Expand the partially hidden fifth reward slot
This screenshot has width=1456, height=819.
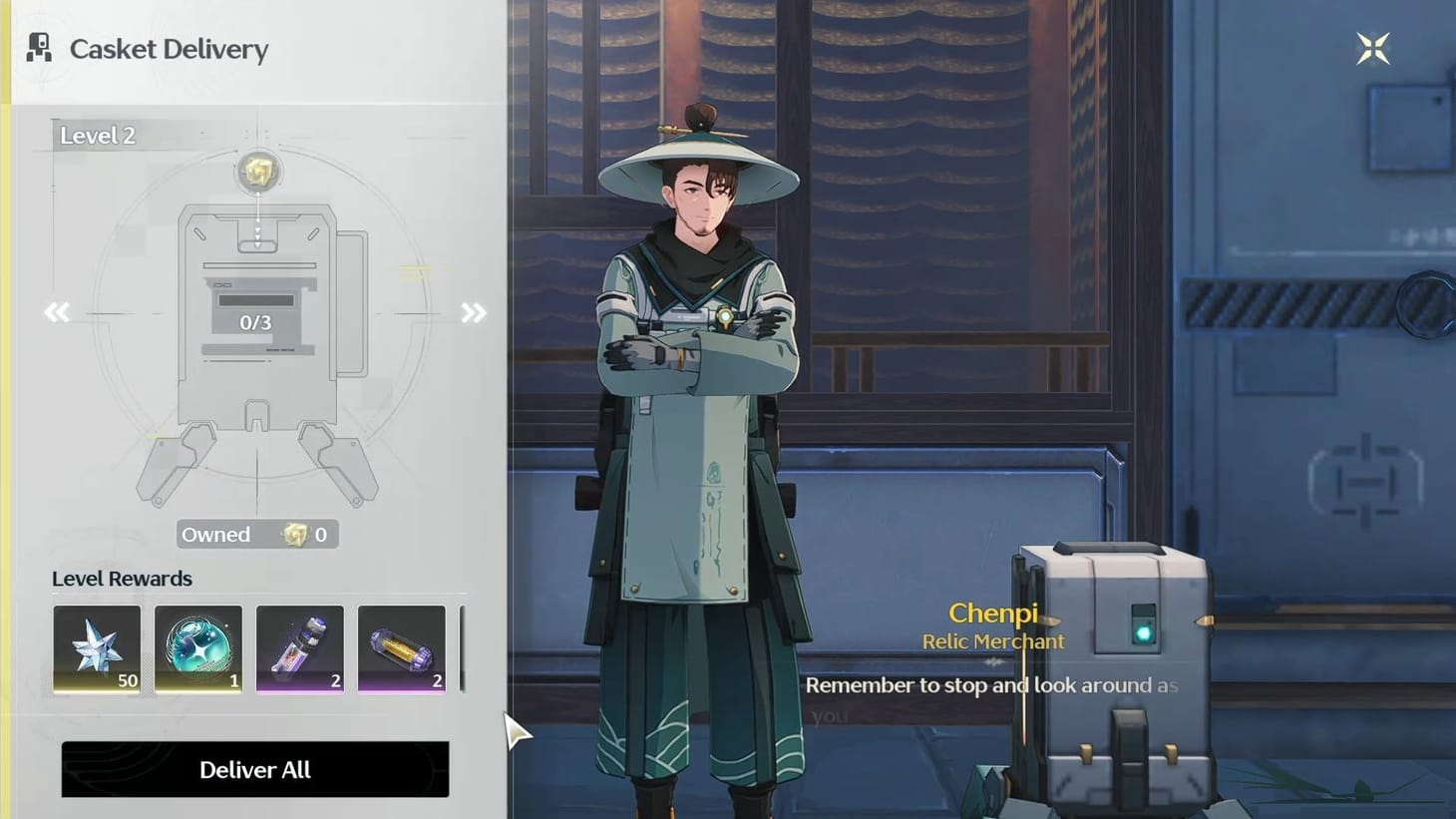point(465,648)
